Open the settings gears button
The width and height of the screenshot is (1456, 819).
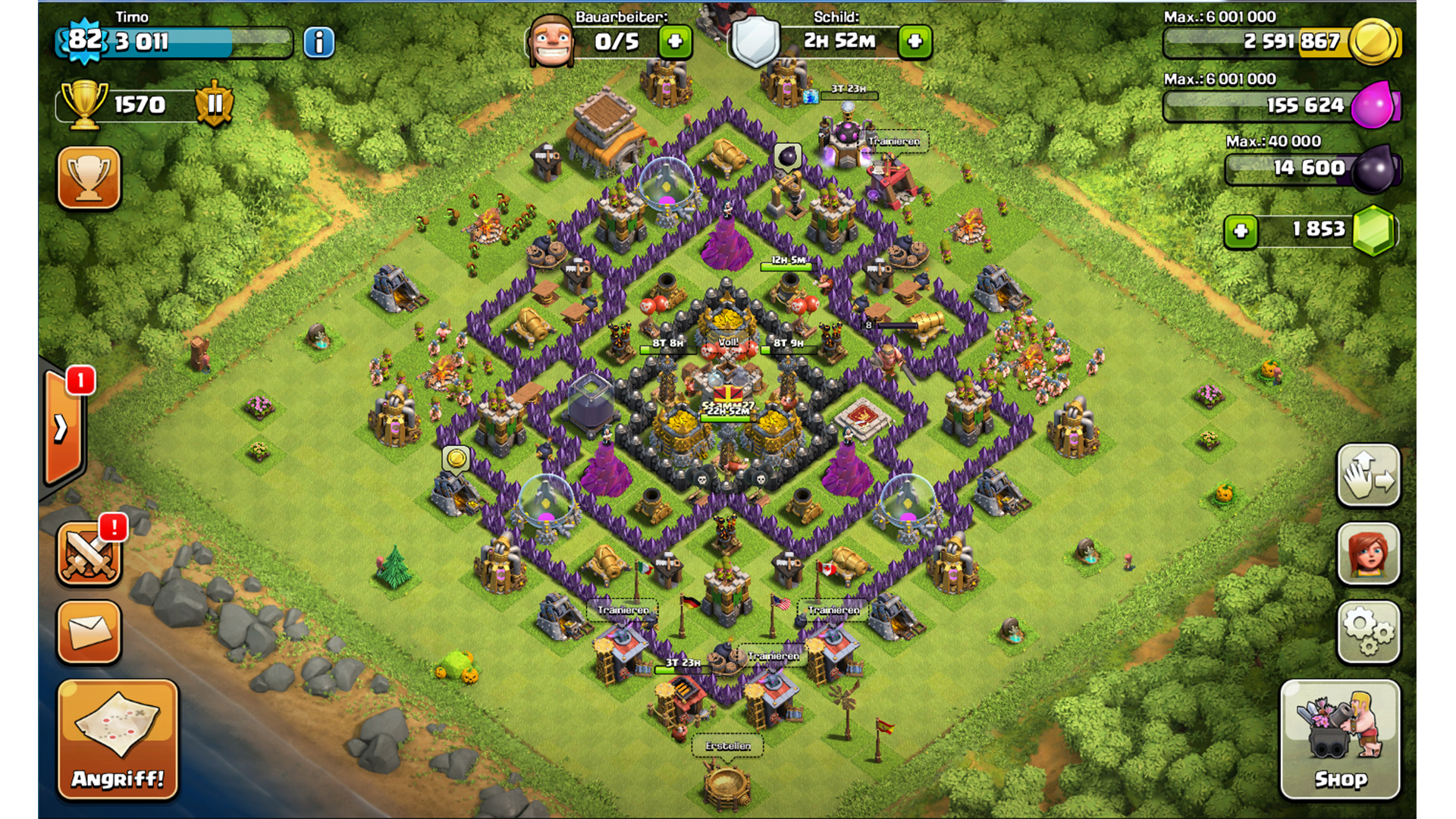coord(1368,632)
